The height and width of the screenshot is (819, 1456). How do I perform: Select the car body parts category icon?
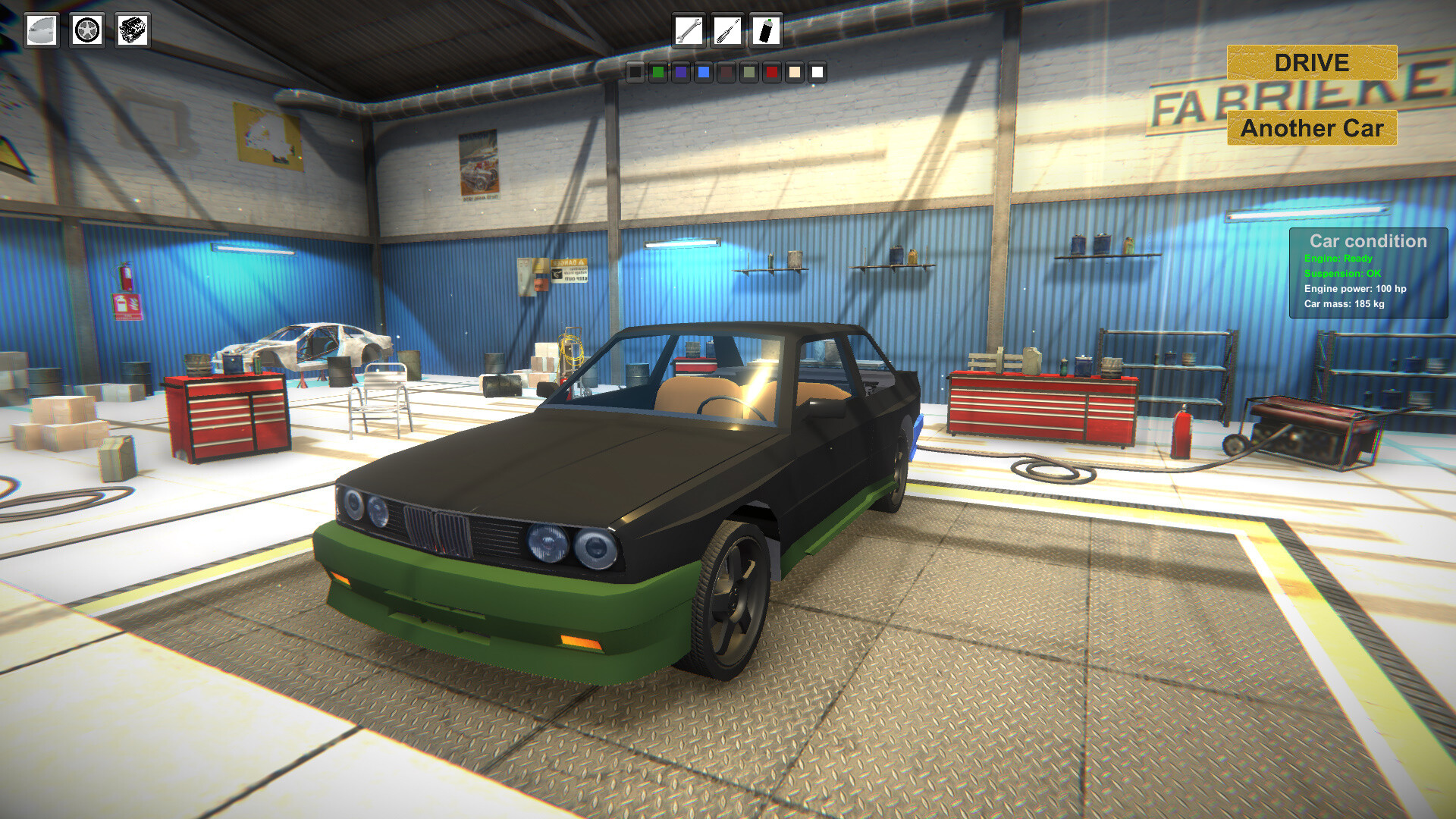click(x=42, y=31)
